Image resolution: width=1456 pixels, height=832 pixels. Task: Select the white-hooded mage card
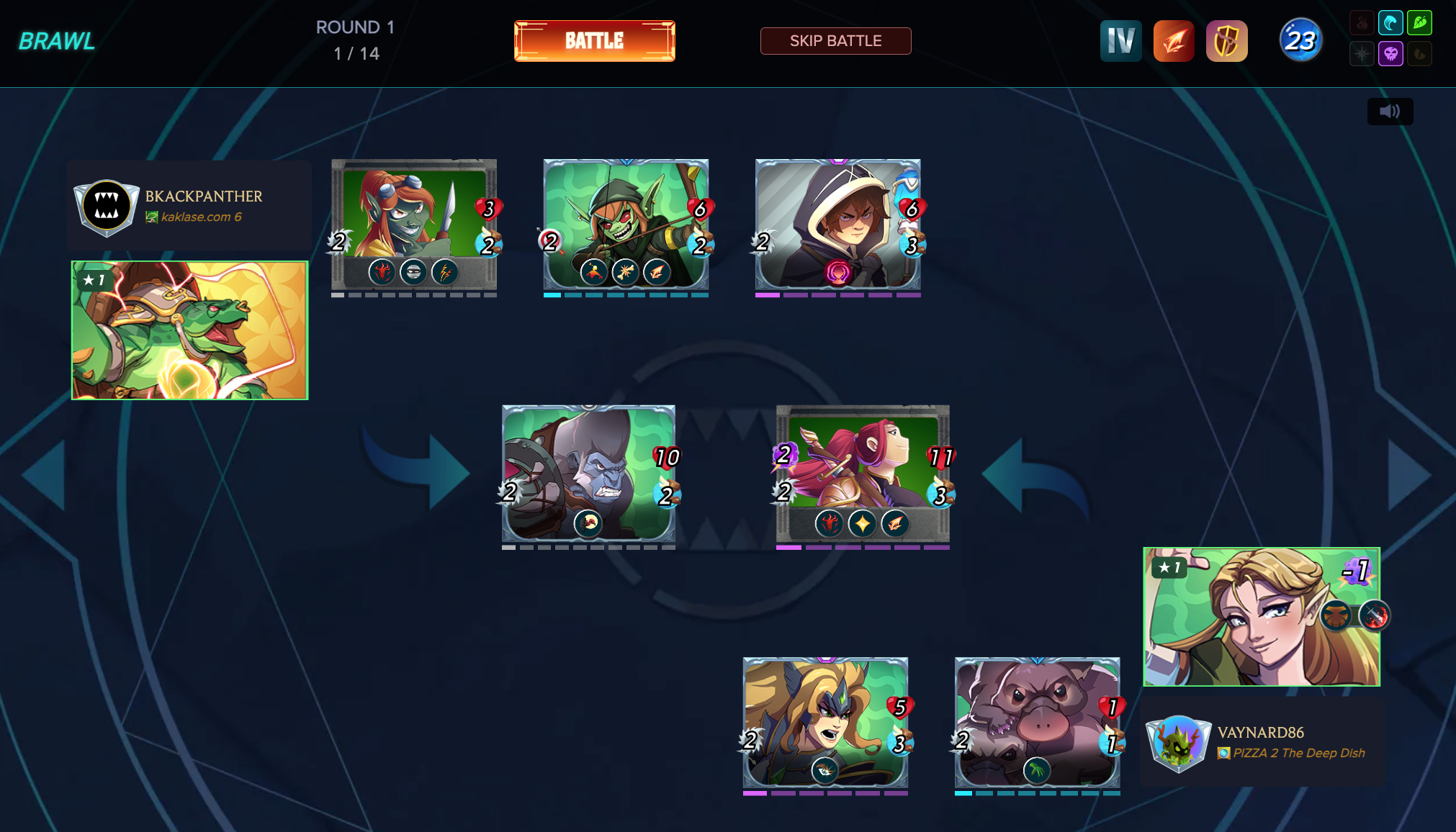tap(837, 224)
